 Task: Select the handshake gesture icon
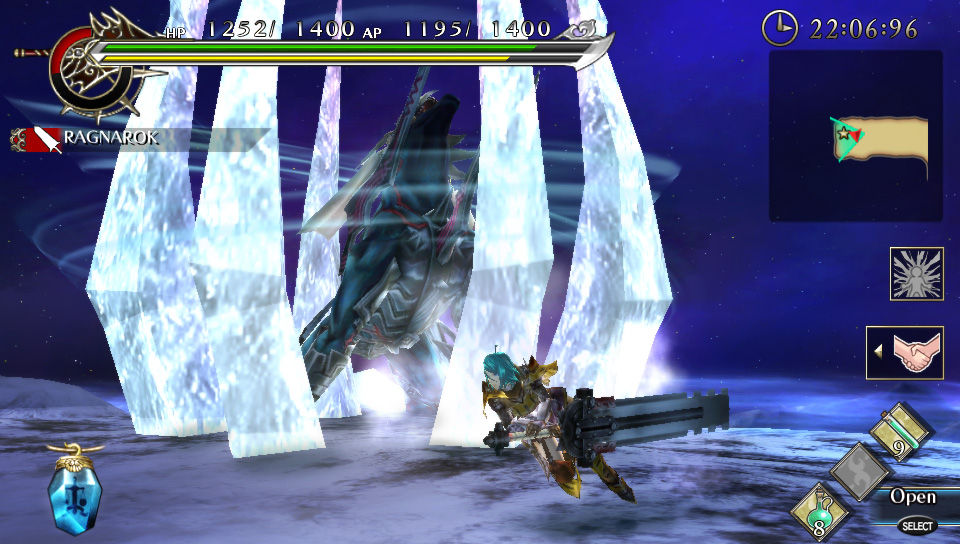(904, 353)
